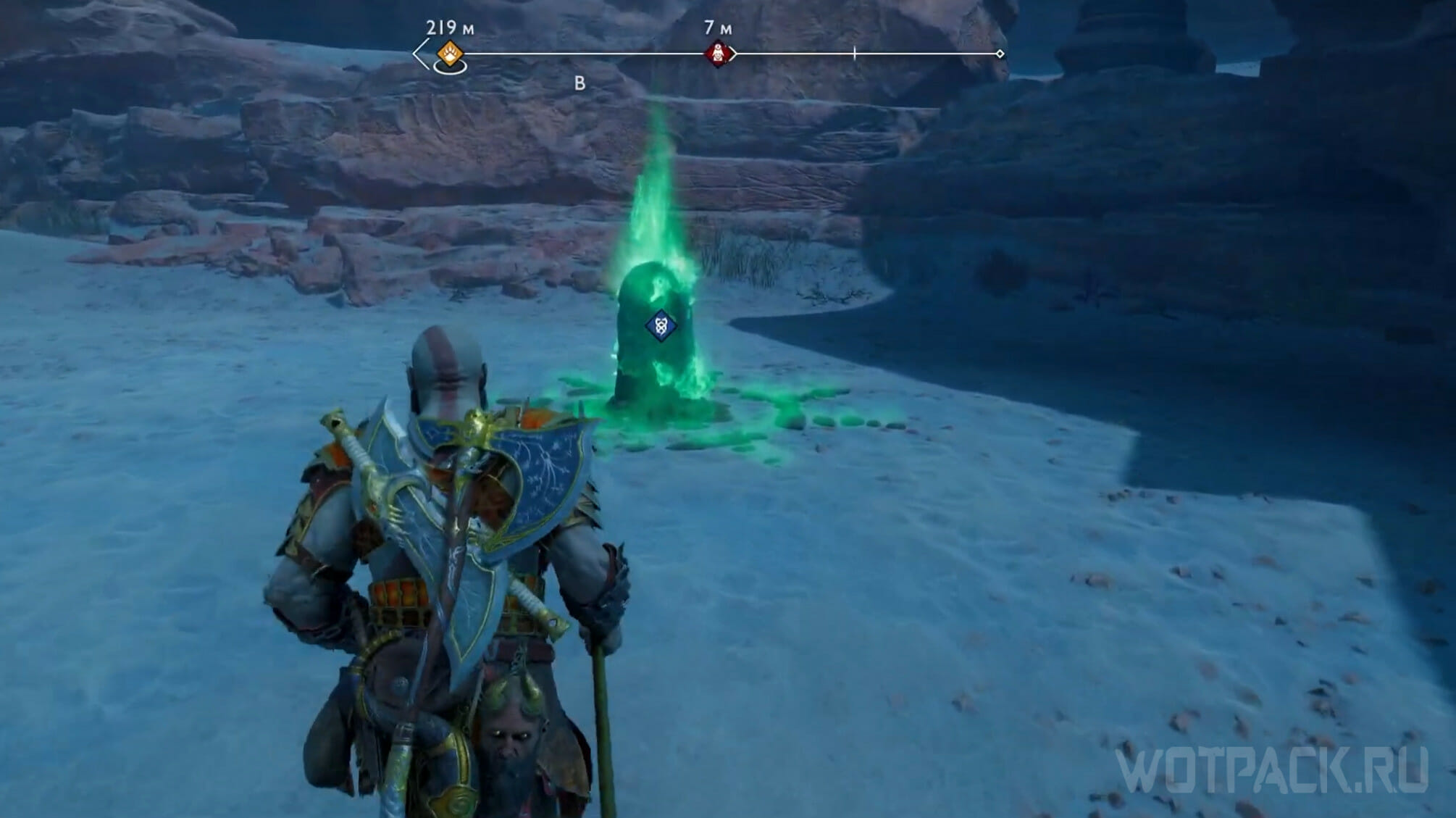The height and width of the screenshot is (818, 1456).
Task: Select the orange paw quest marker on compass
Action: 450,54
